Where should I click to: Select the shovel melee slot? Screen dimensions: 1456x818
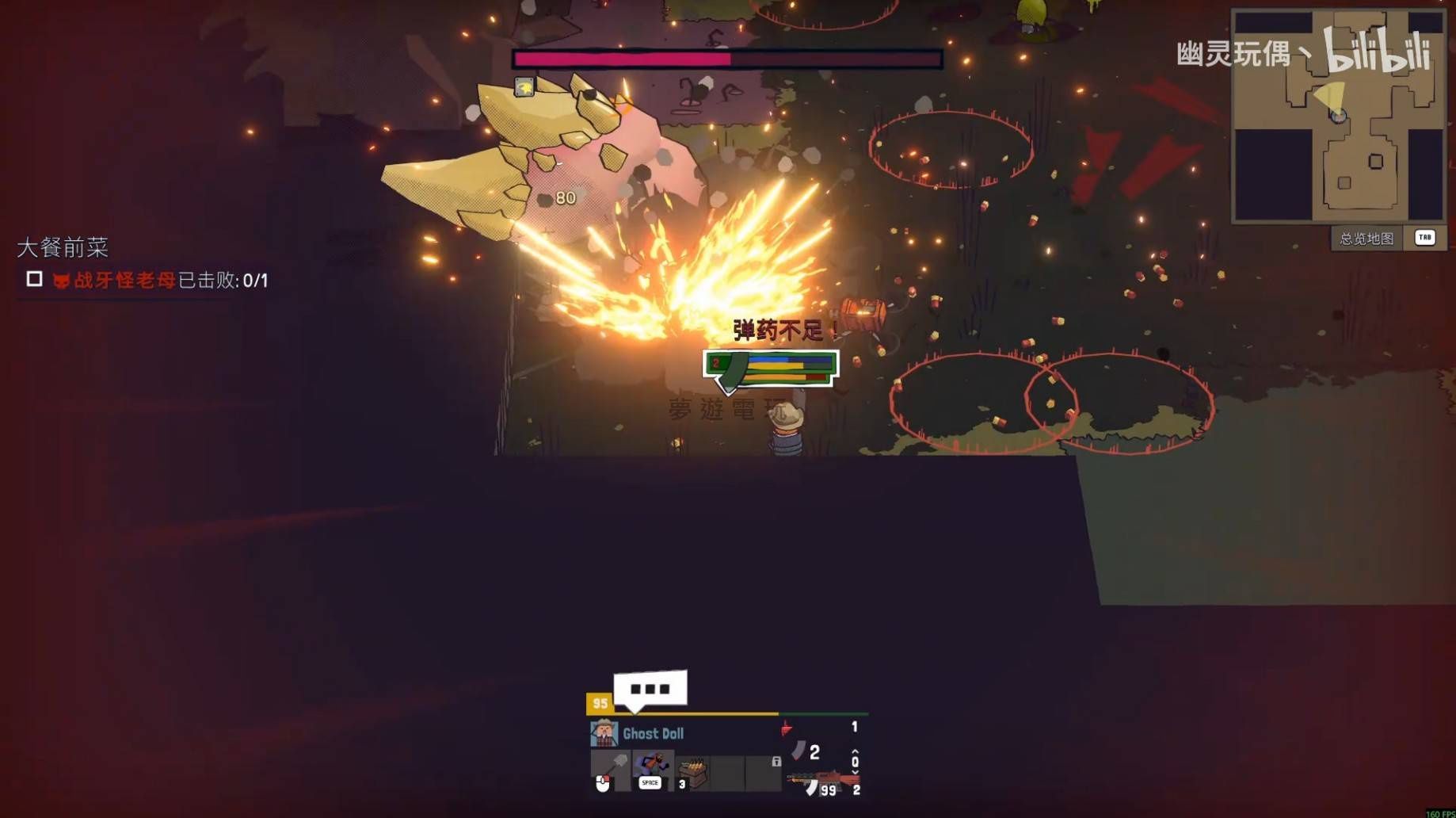coord(610,769)
